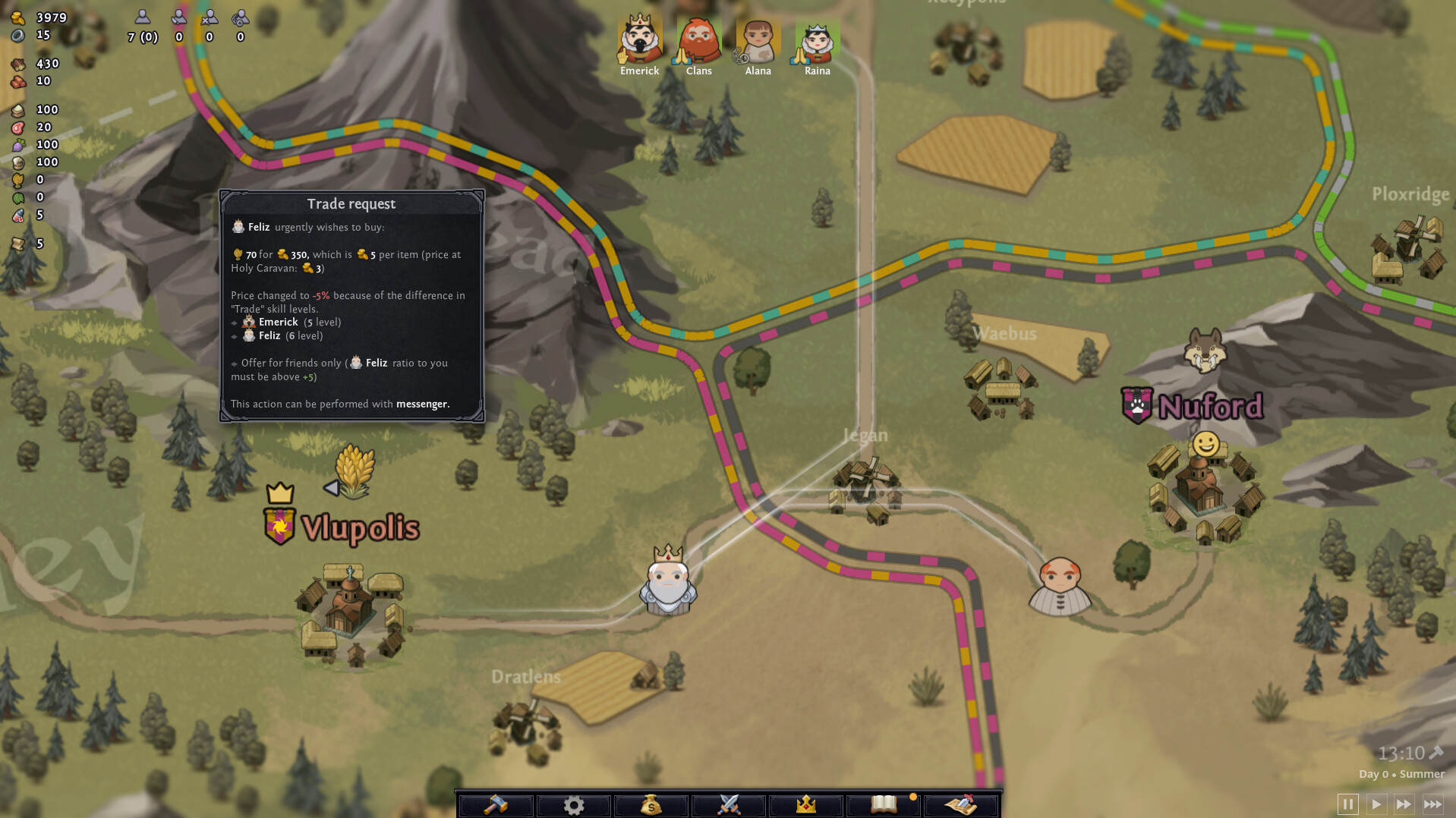1456x818 pixels.
Task: Open the settings gear icon
Action: [x=573, y=805]
